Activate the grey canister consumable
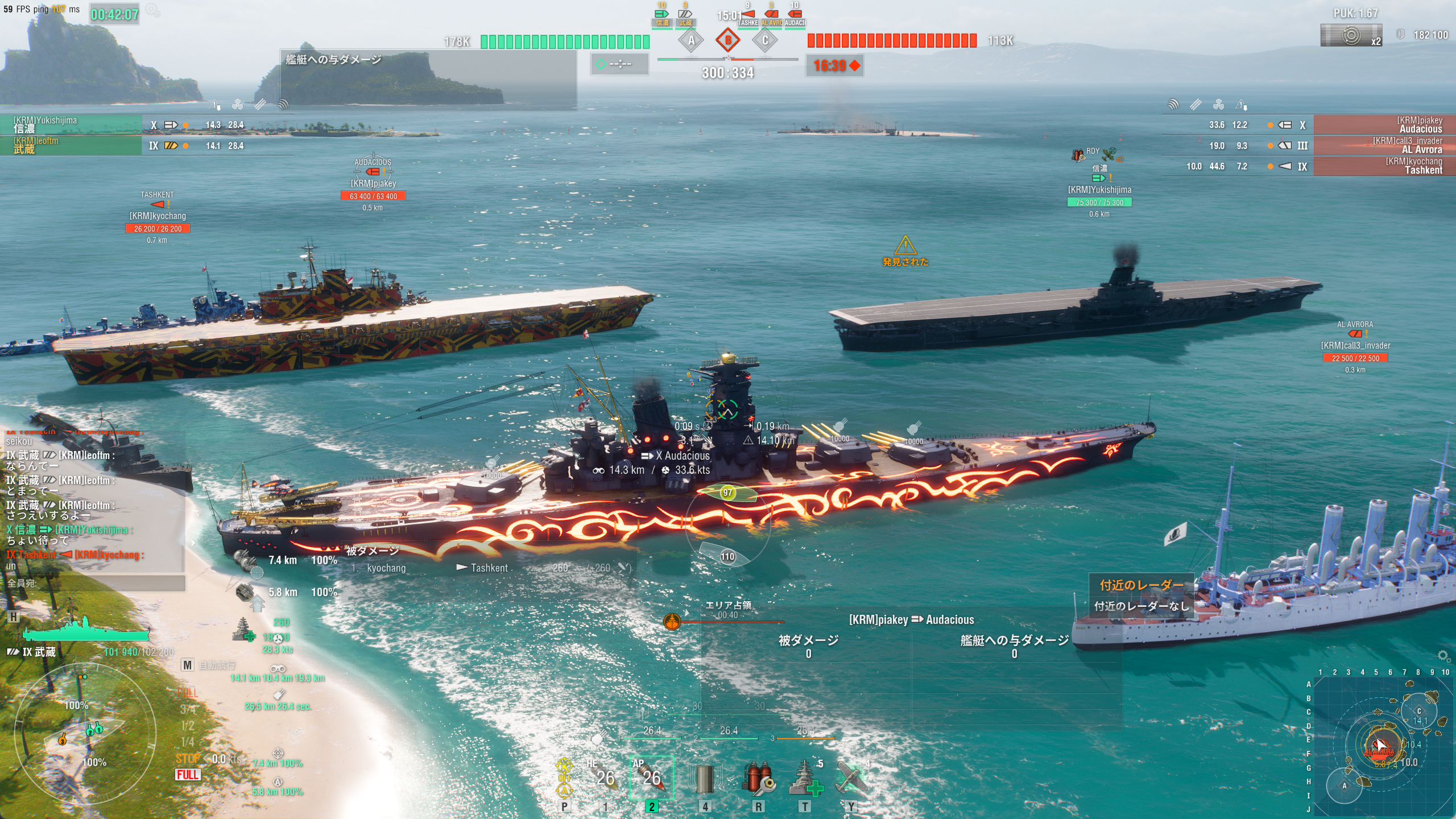 pos(705,779)
